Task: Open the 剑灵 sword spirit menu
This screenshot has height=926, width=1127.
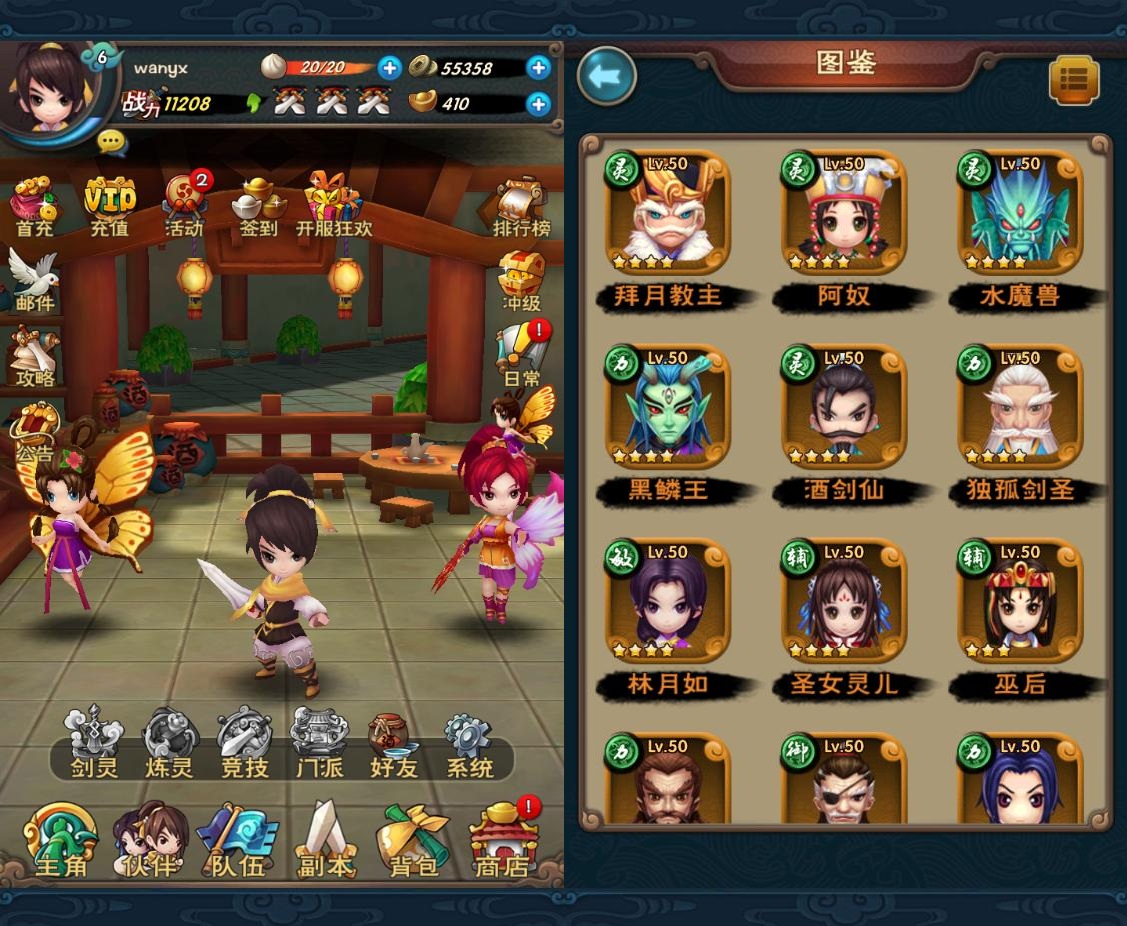Action: click(x=94, y=742)
